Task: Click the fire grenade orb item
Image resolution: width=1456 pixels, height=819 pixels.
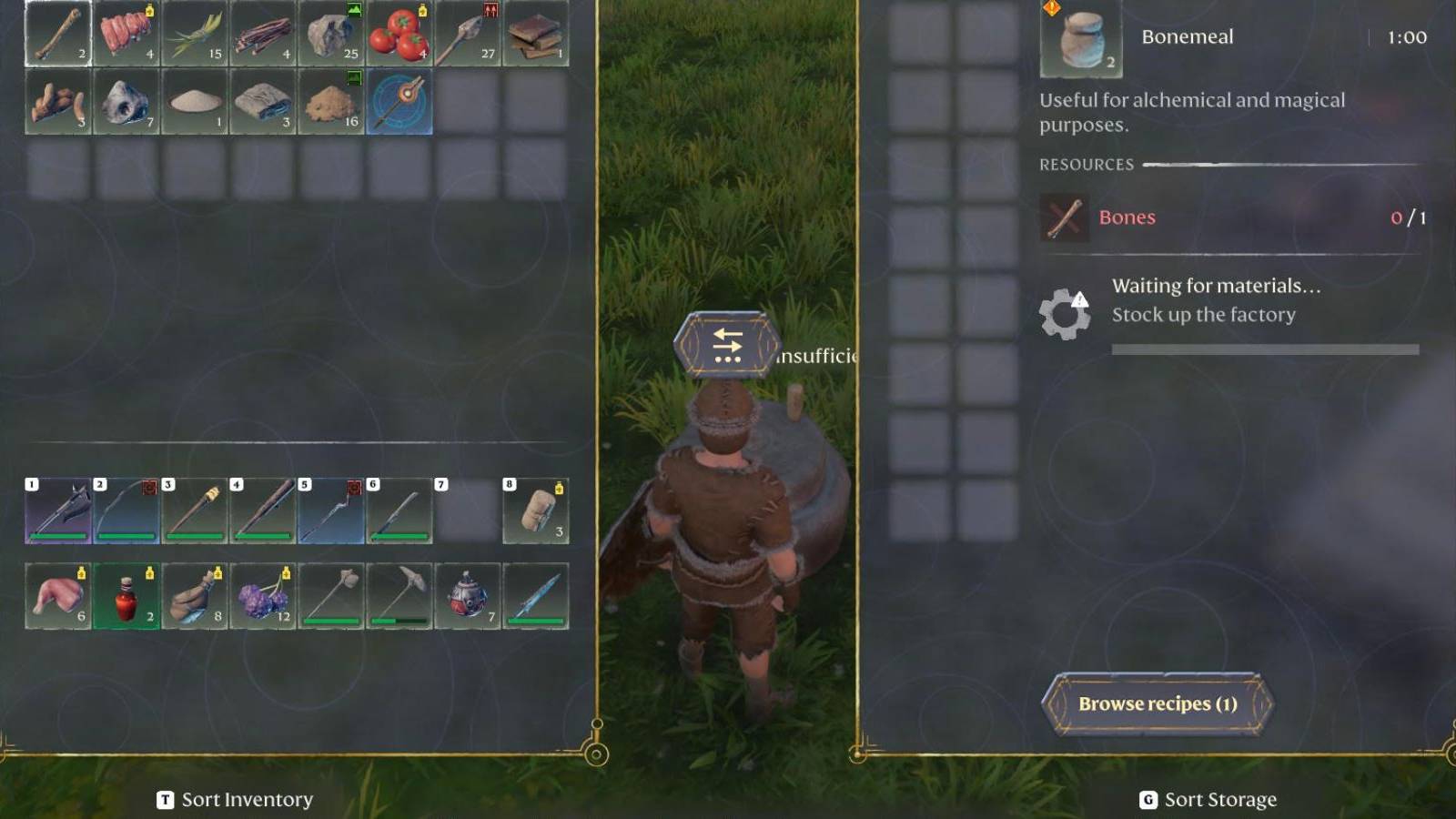Action: [x=468, y=596]
